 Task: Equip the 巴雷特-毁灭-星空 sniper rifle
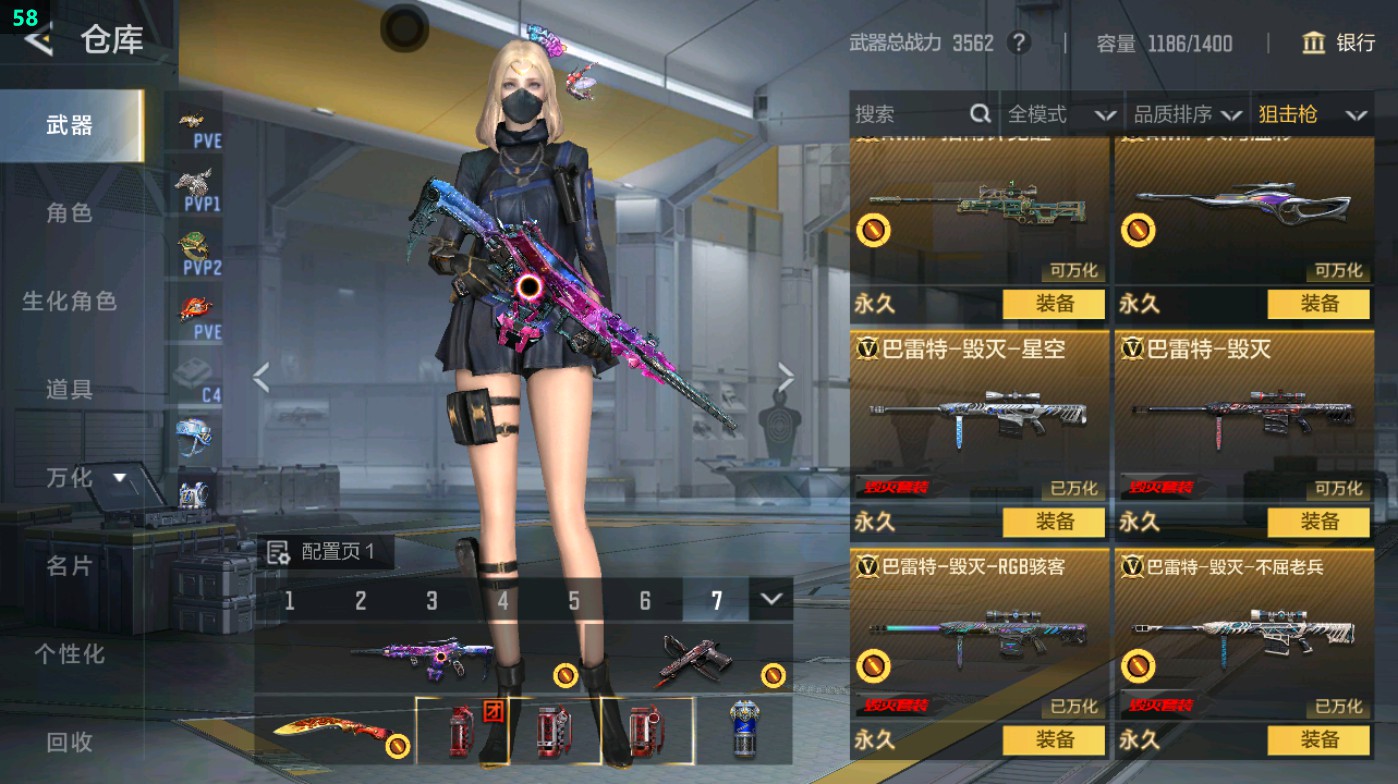point(1054,522)
